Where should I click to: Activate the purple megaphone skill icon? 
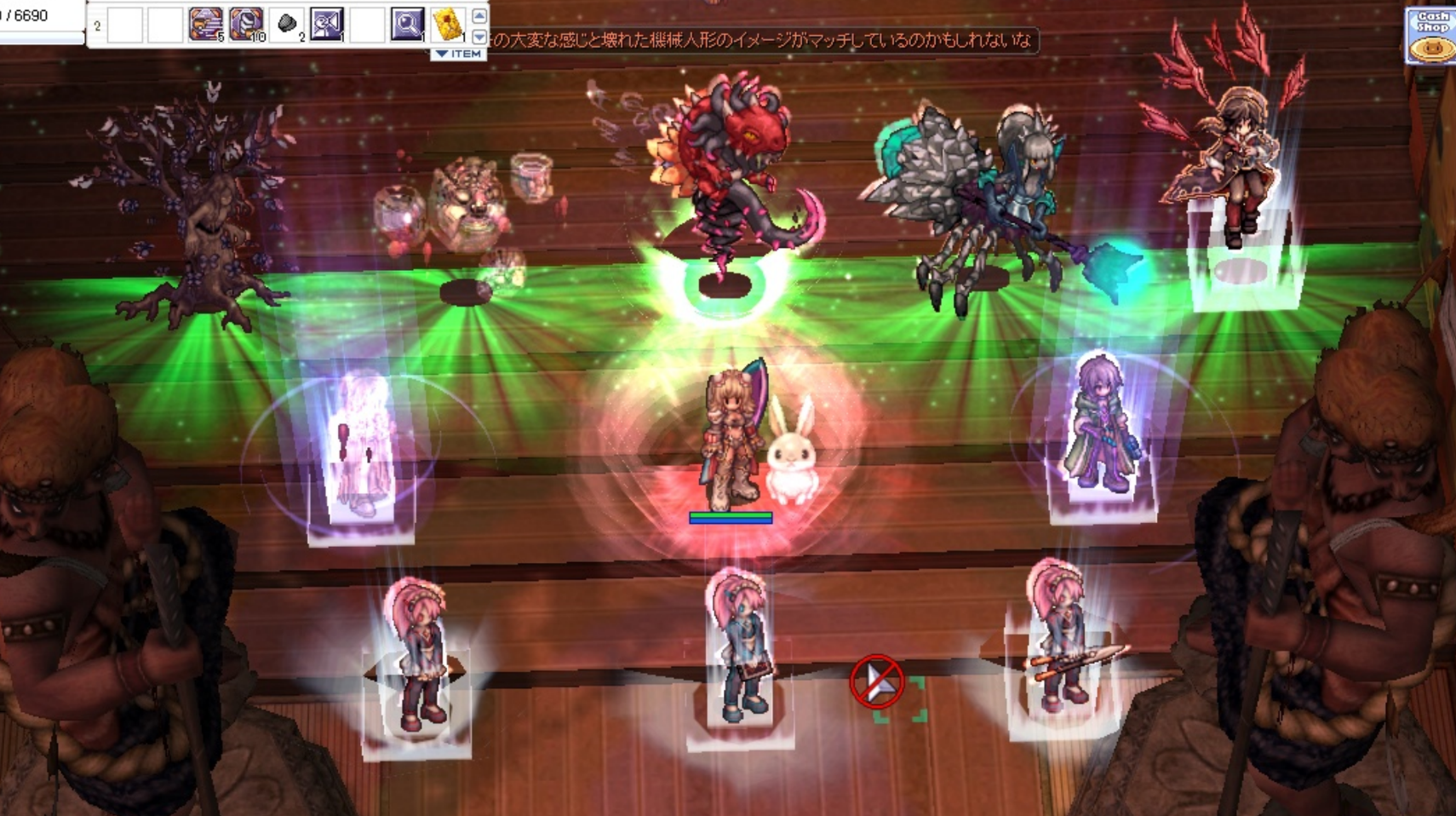click(327, 24)
